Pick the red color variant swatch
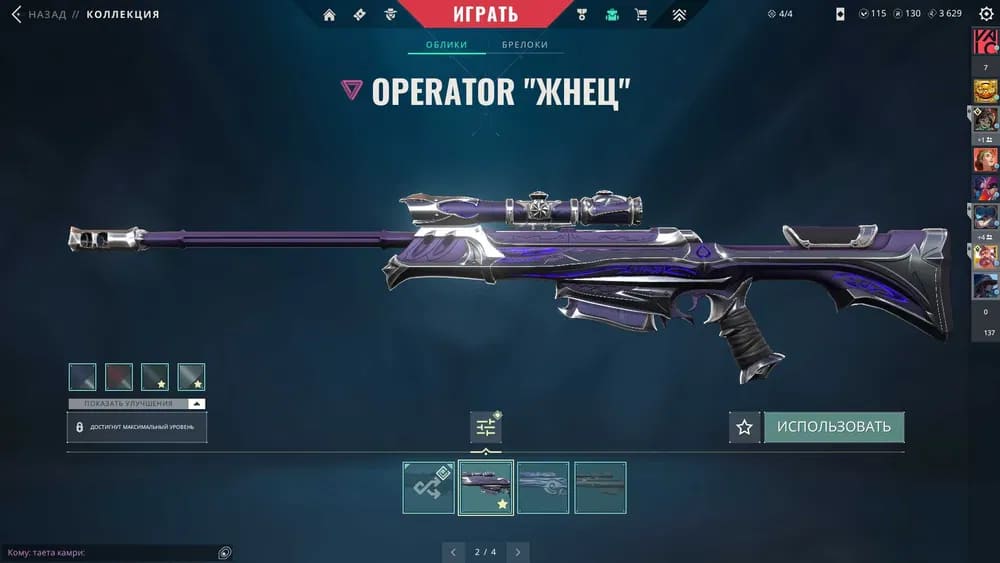Viewport: 1000px width, 563px height. [119, 377]
